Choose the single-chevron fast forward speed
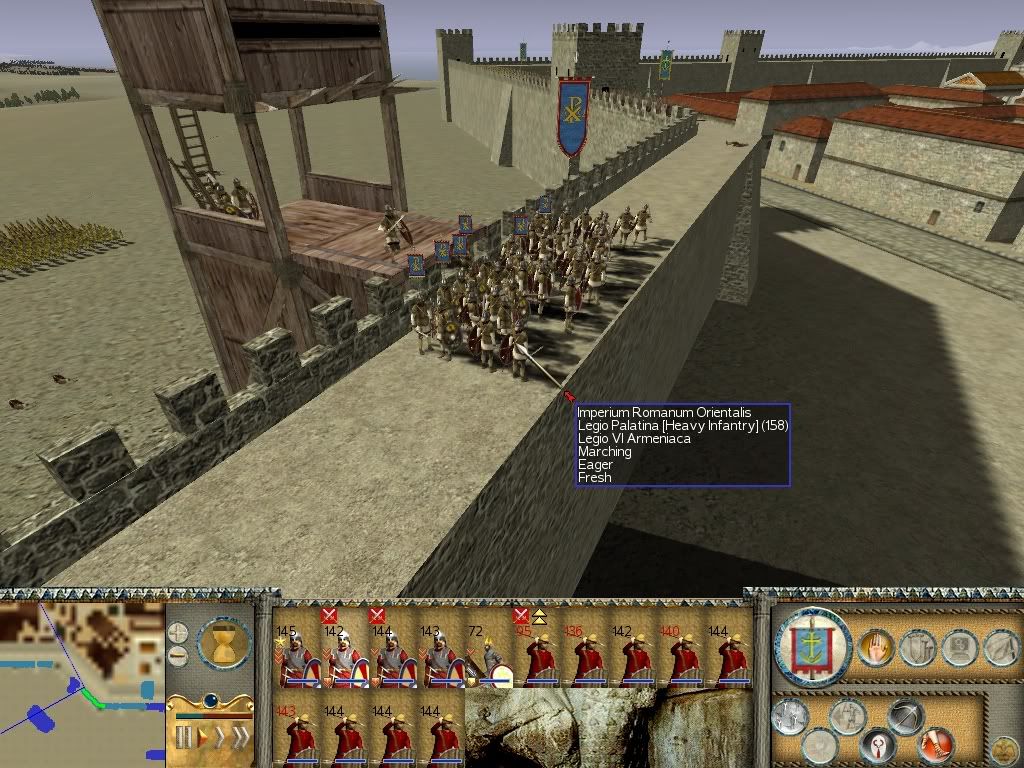Screen dimensions: 1024x768 220,738
